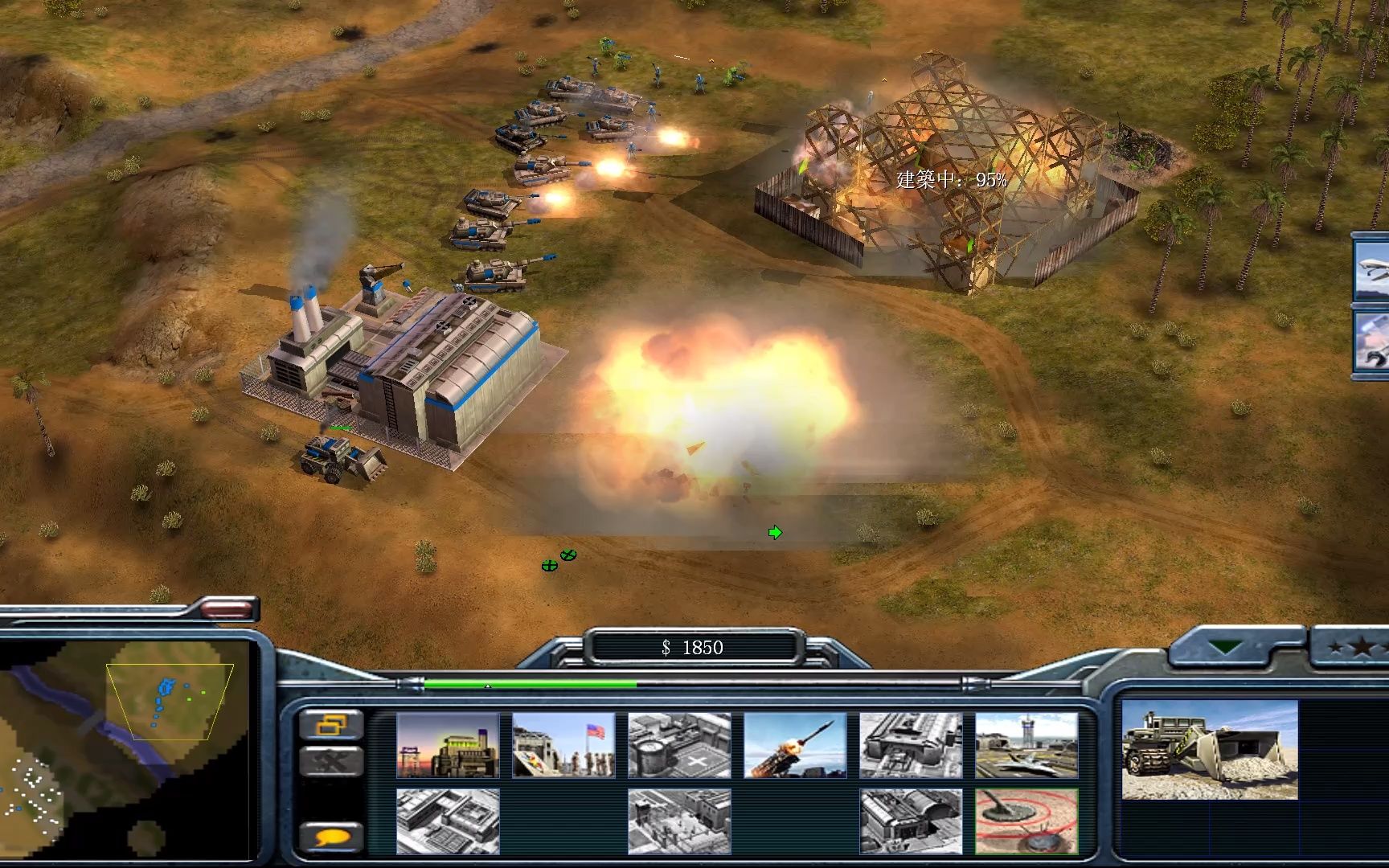Click the orange overlapping rectangles button
This screenshot has width=1389, height=868.
[330, 725]
